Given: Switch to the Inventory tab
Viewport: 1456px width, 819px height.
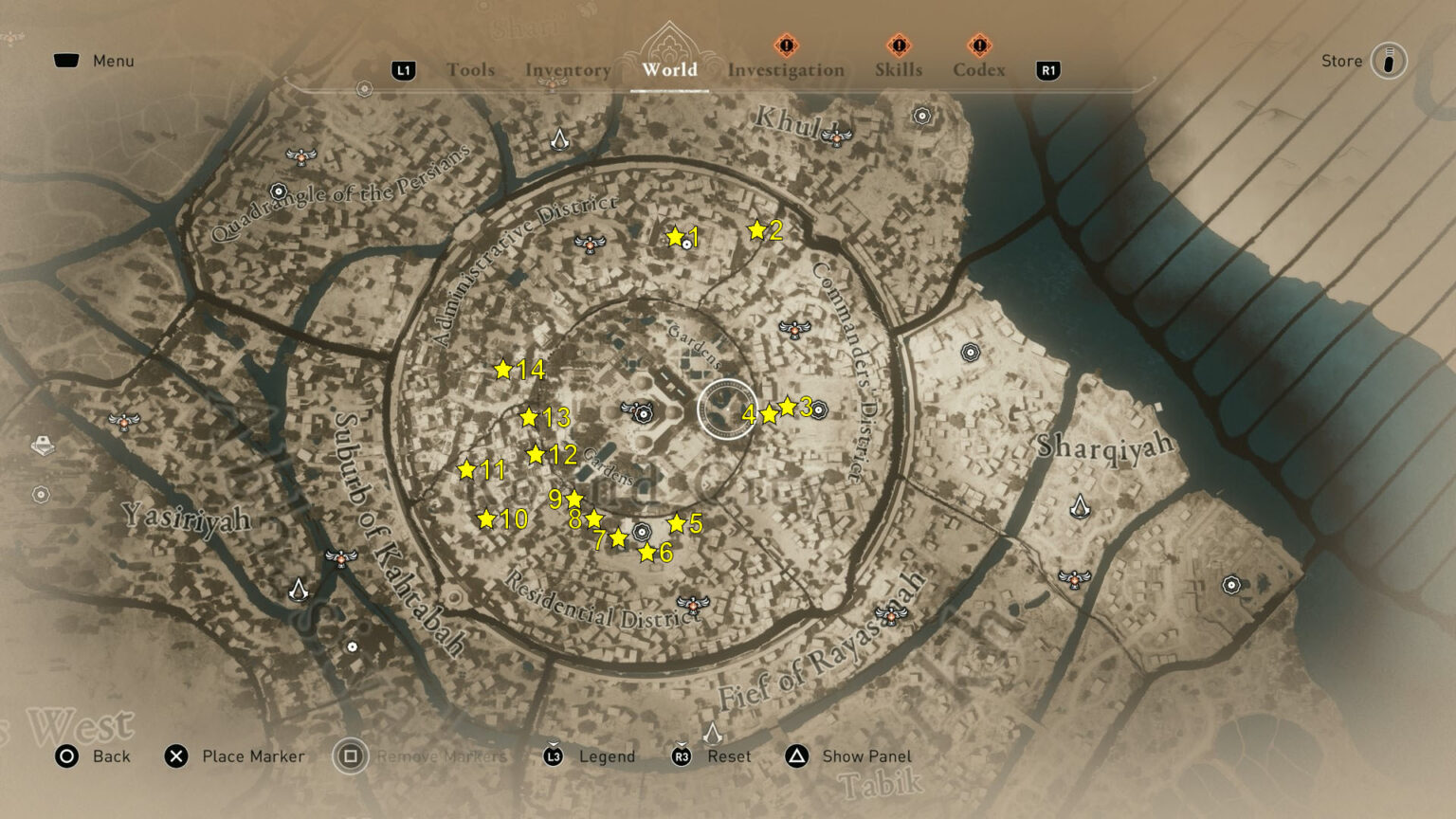Looking at the screenshot, I should coord(567,69).
